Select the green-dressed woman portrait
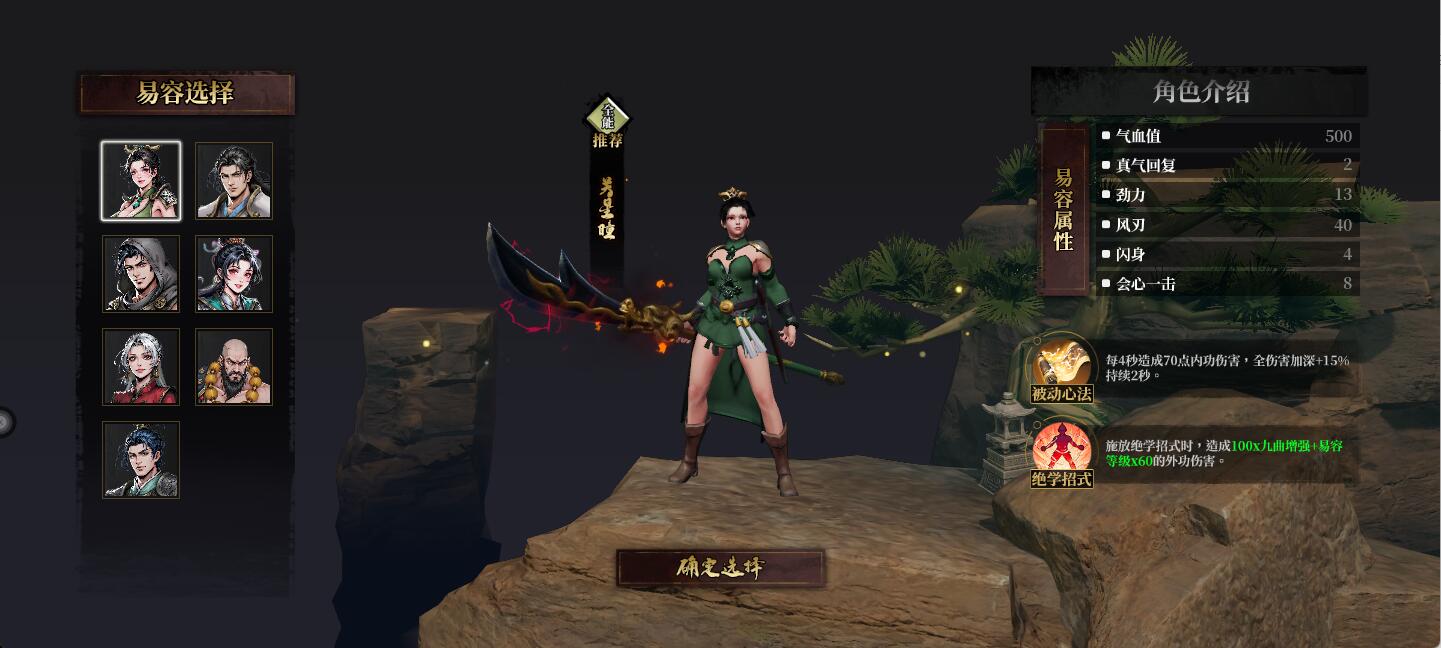Viewport: 1441px width, 648px height. coord(141,181)
